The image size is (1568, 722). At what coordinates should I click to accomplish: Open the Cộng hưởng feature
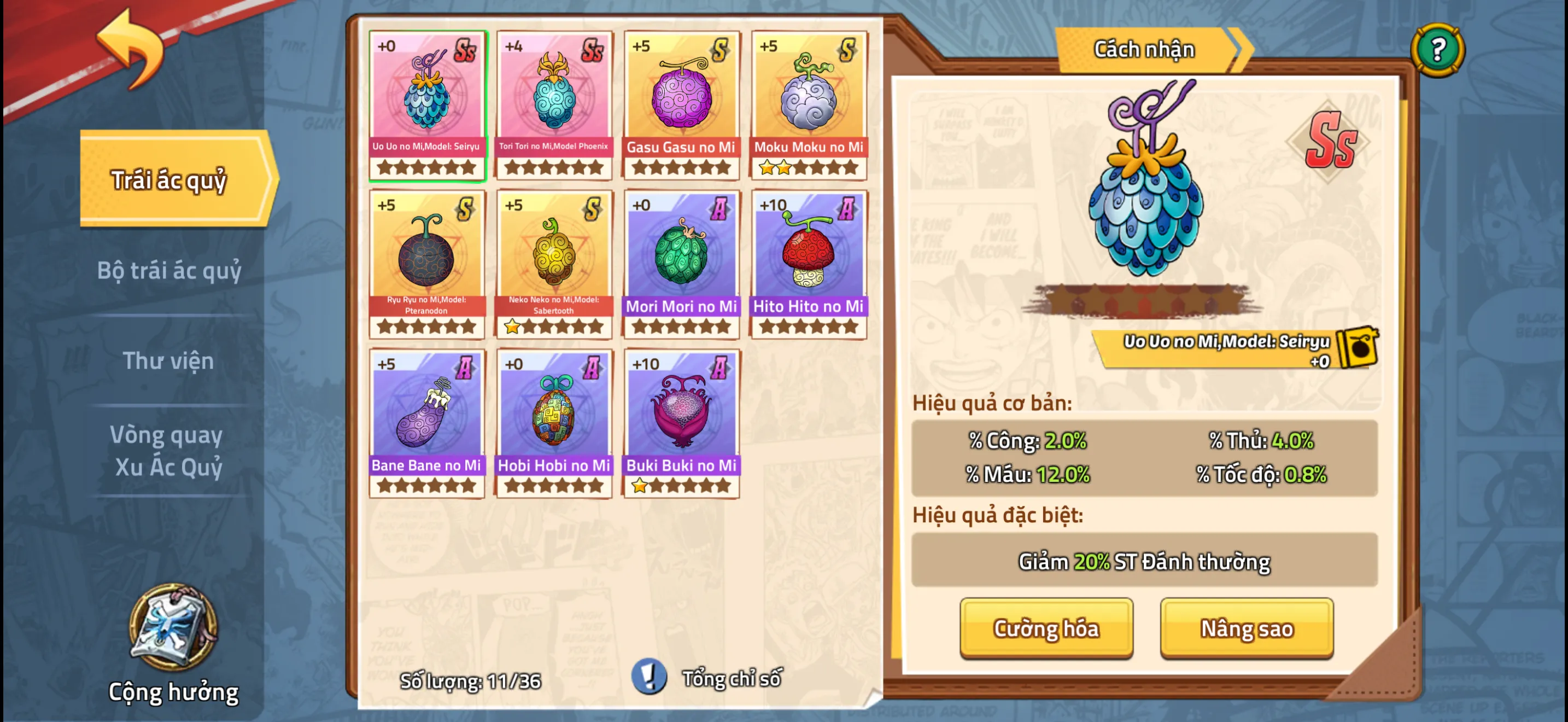[x=173, y=645]
